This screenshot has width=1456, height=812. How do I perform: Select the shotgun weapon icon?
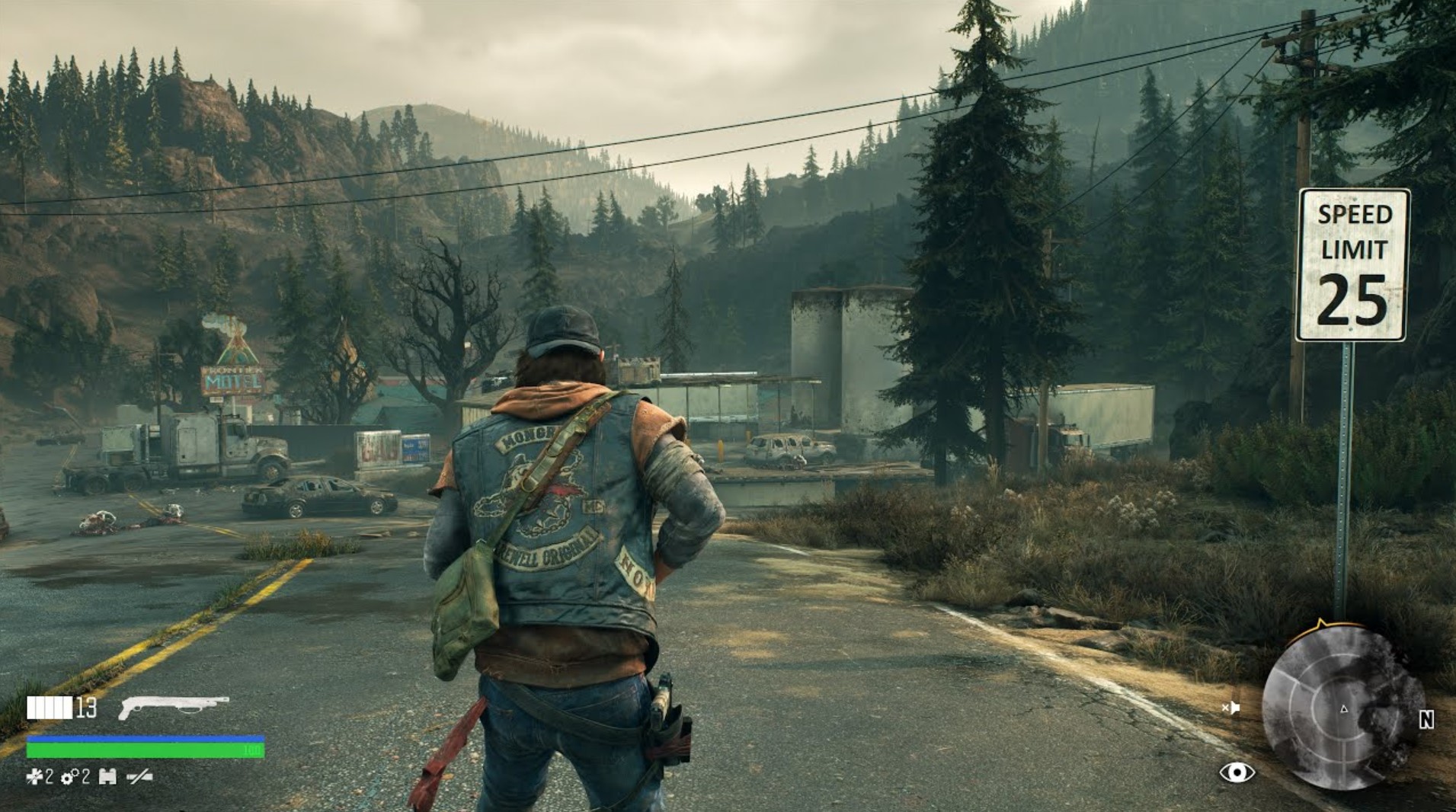(174, 706)
